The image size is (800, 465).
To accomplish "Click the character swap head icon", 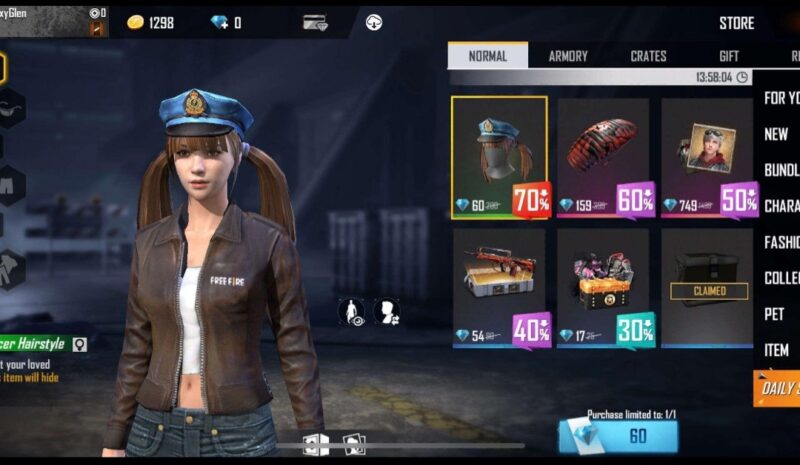I will (x=386, y=311).
